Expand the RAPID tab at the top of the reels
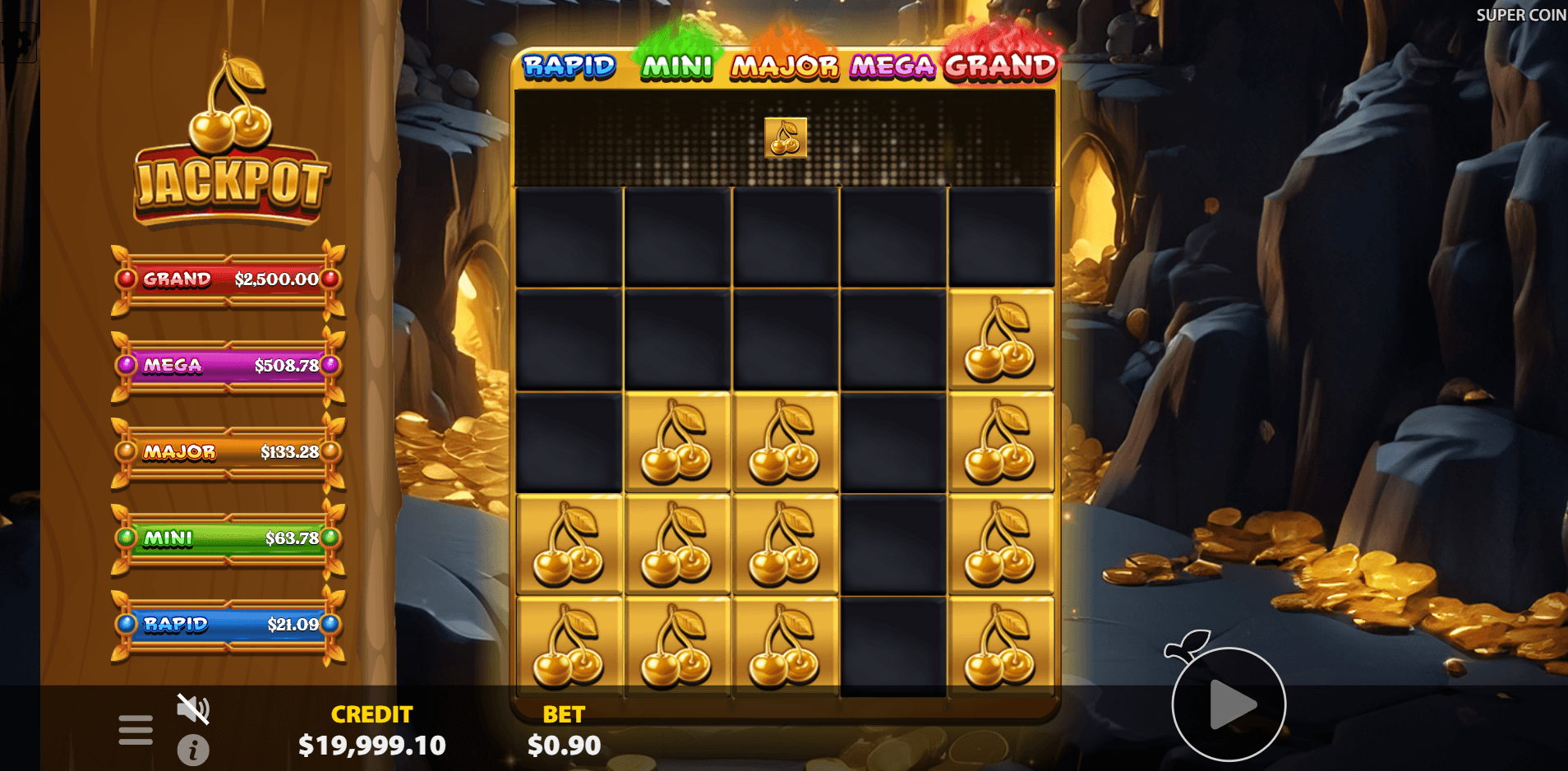This screenshot has height=771, width=1568. coord(570,67)
